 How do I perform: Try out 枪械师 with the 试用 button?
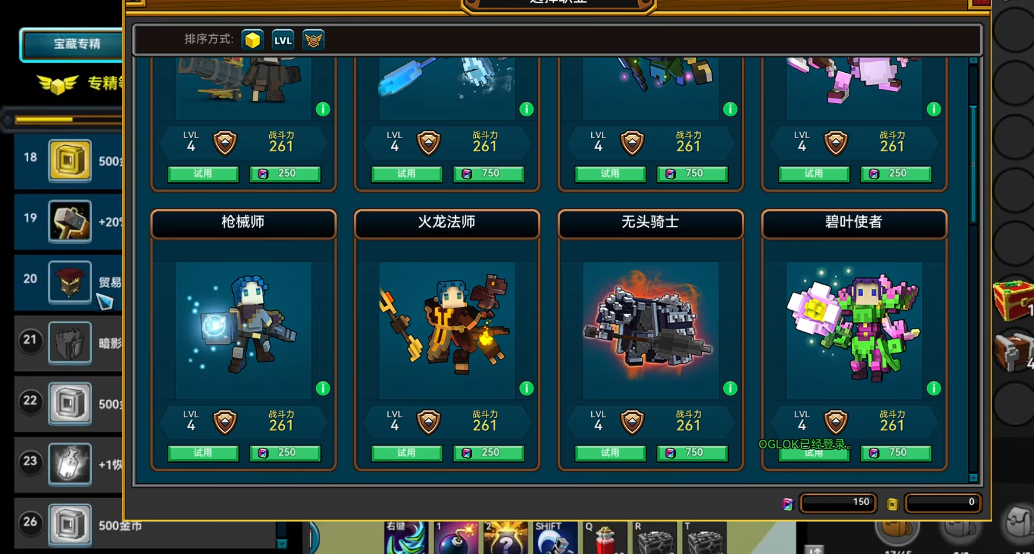pyautogui.click(x=203, y=453)
